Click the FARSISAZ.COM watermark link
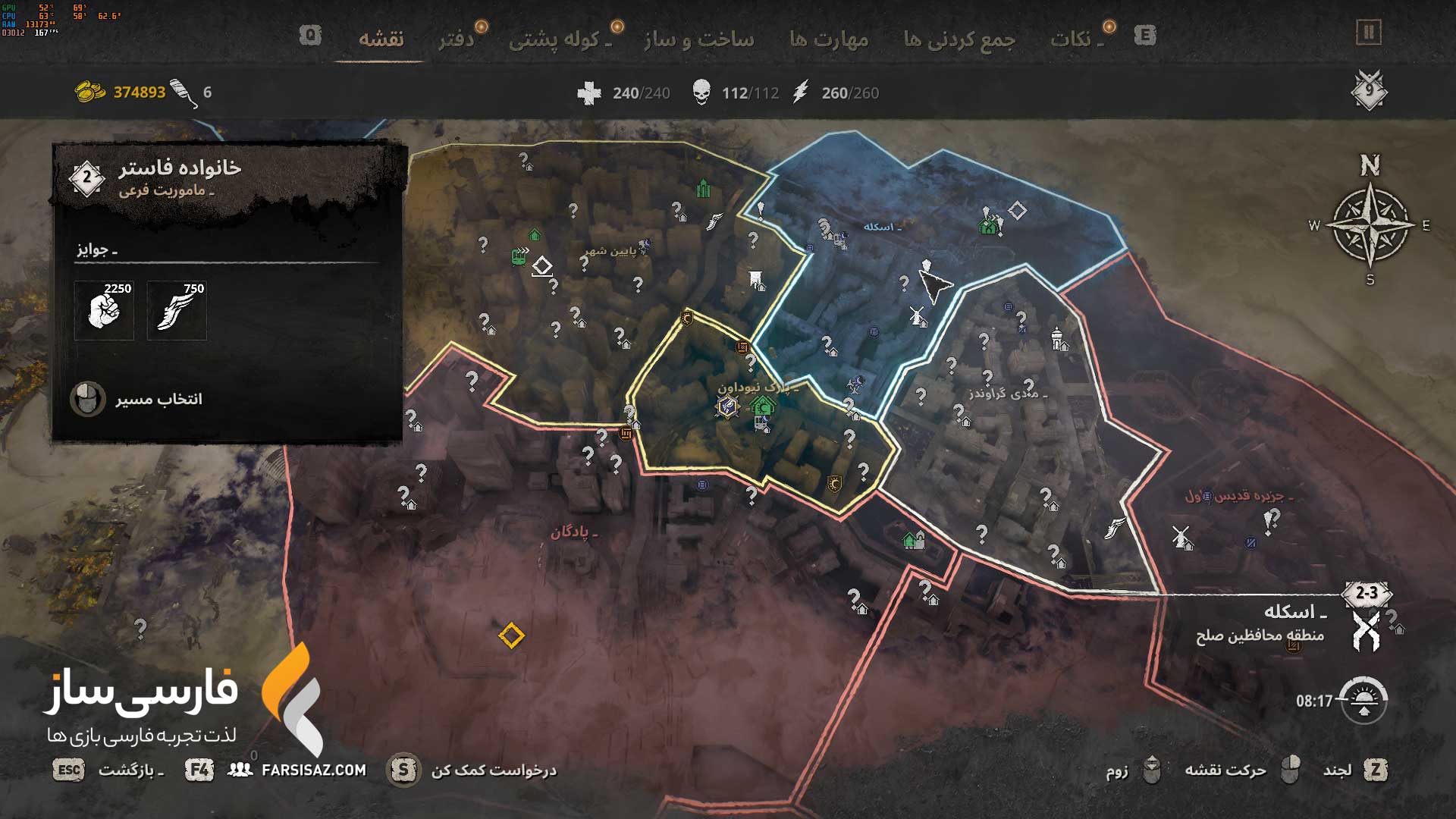The width and height of the screenshot is (1456, 819). click(313, 770)
